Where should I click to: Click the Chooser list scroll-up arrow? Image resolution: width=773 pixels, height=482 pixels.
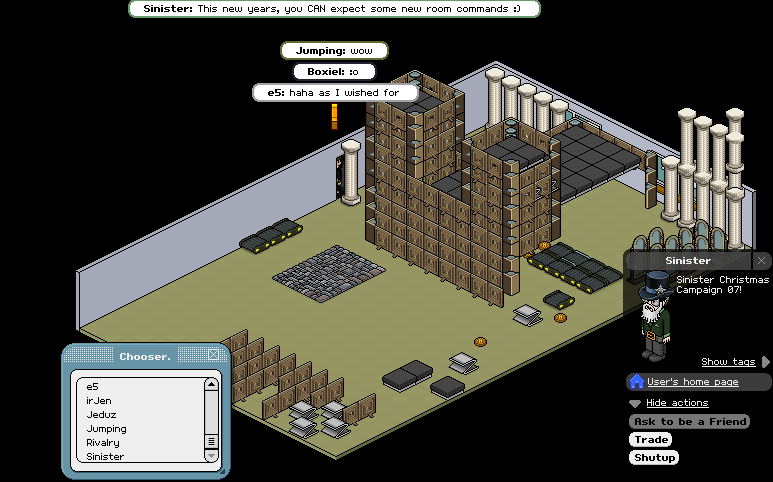pyautogui.click(x=211, y=384)
